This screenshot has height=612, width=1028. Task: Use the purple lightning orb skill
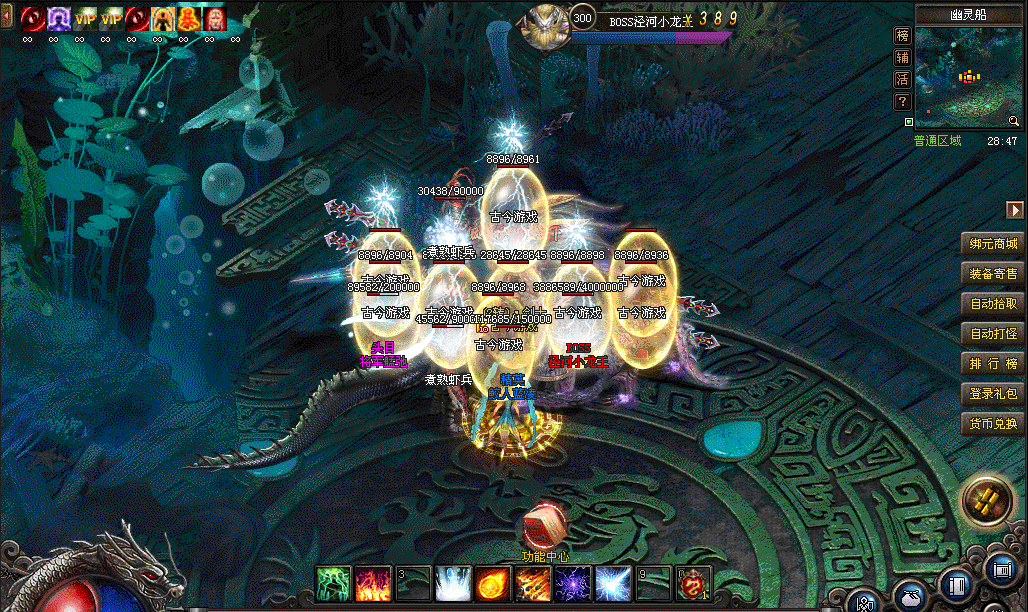[x=572, y=582]
